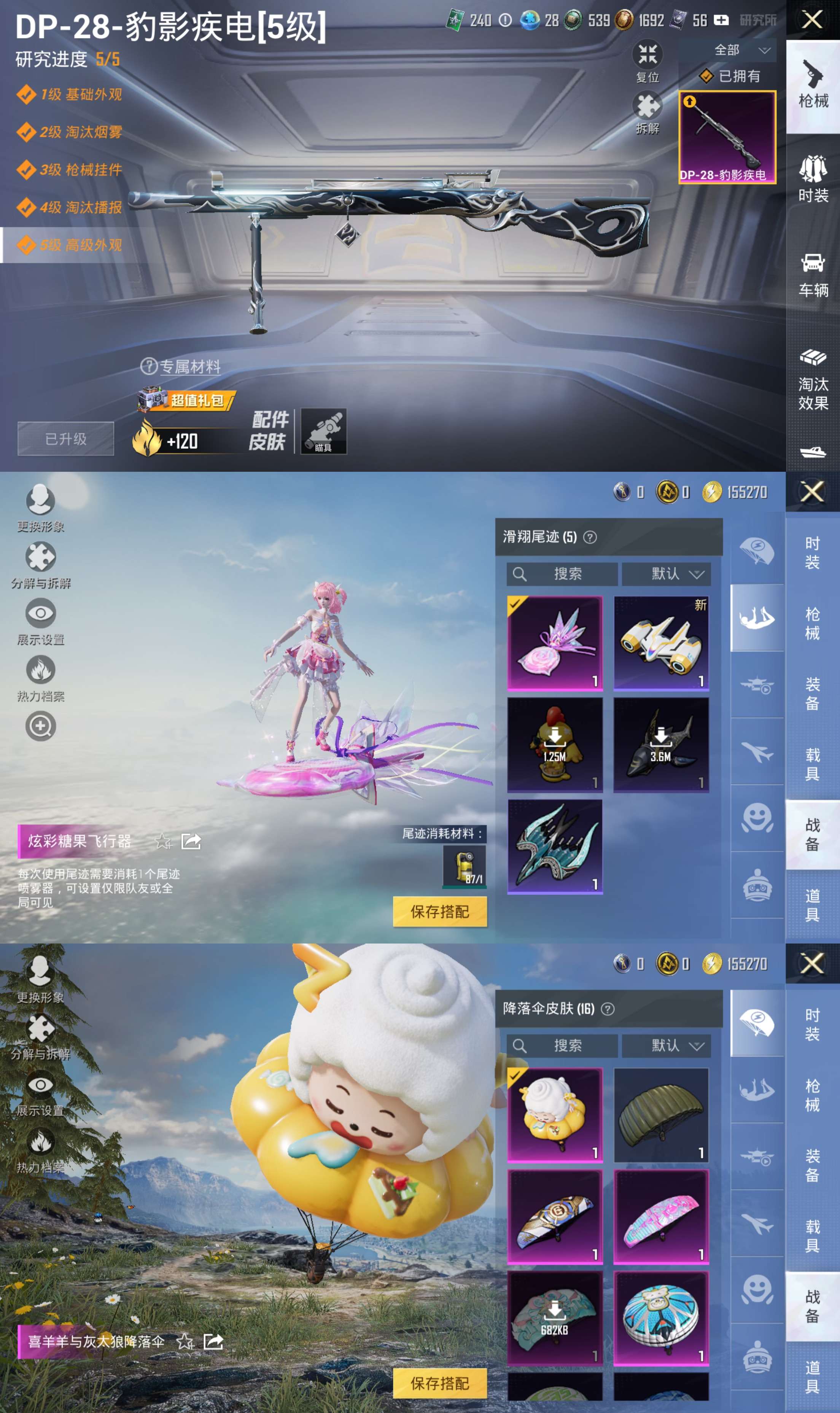Tap the magnifier zoom icon below 热力档案
840x1413 pixels.
coord(40,726)
